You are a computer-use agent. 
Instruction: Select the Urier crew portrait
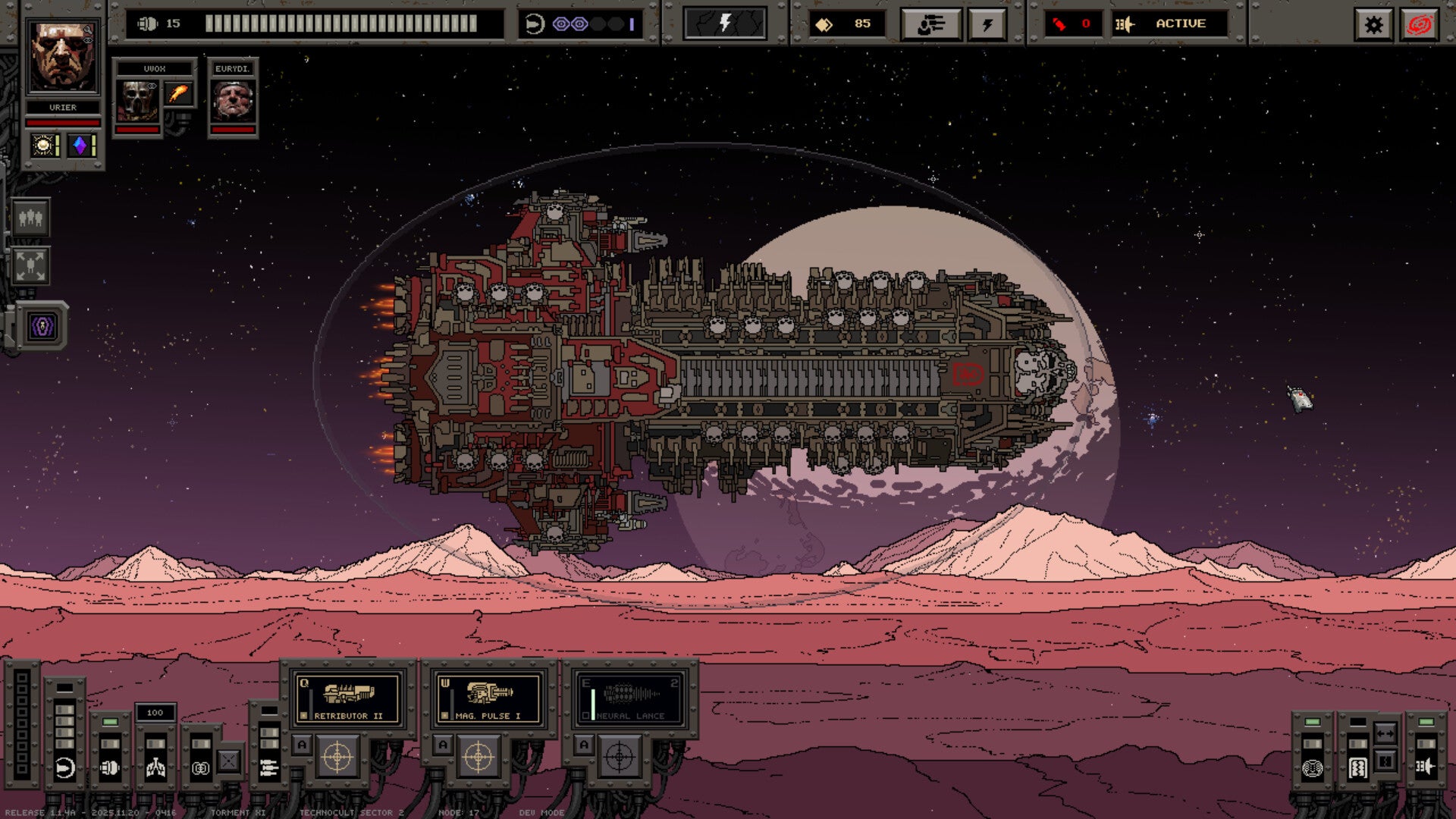tap(62, 57)
